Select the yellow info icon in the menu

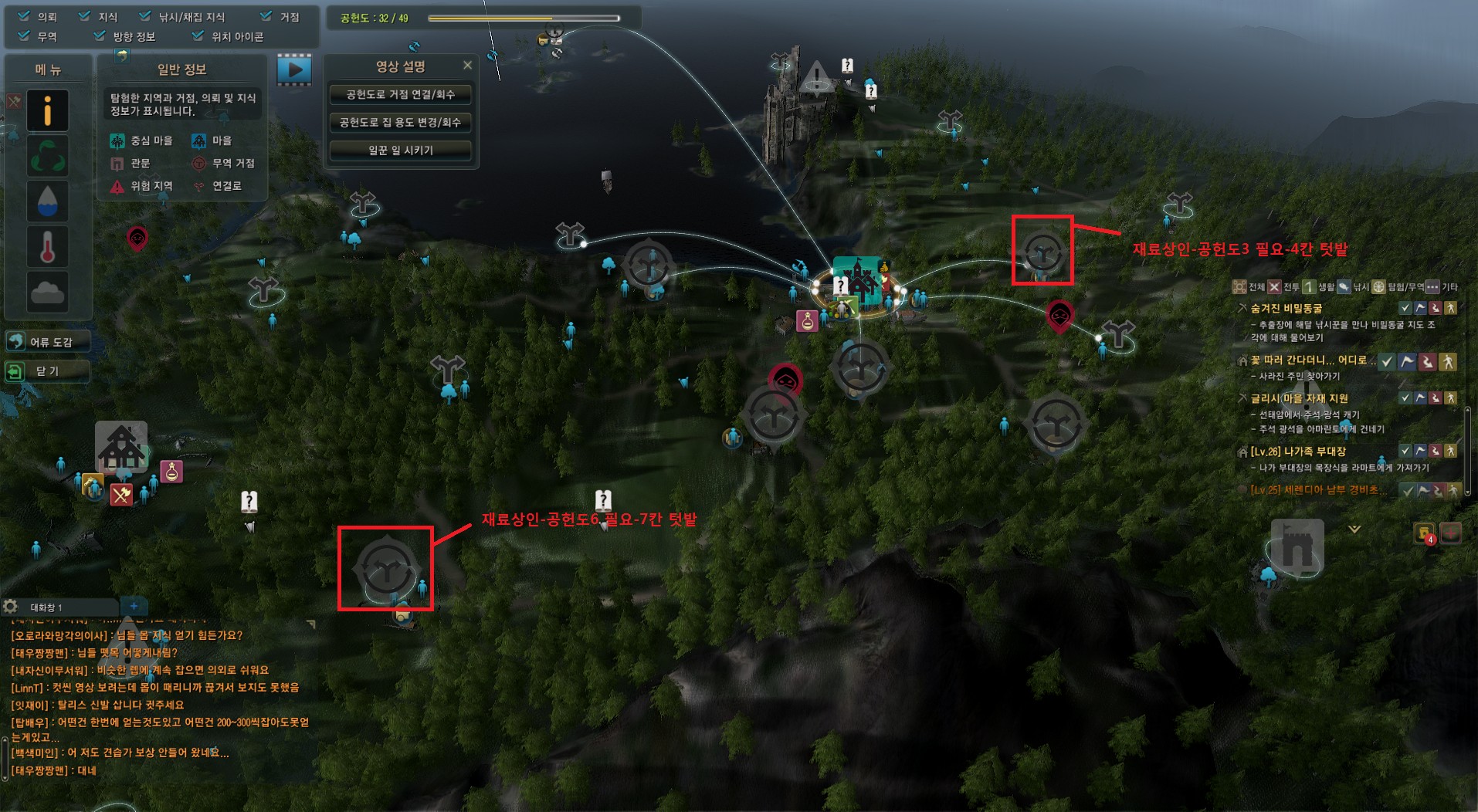click(x=47, y=111)
